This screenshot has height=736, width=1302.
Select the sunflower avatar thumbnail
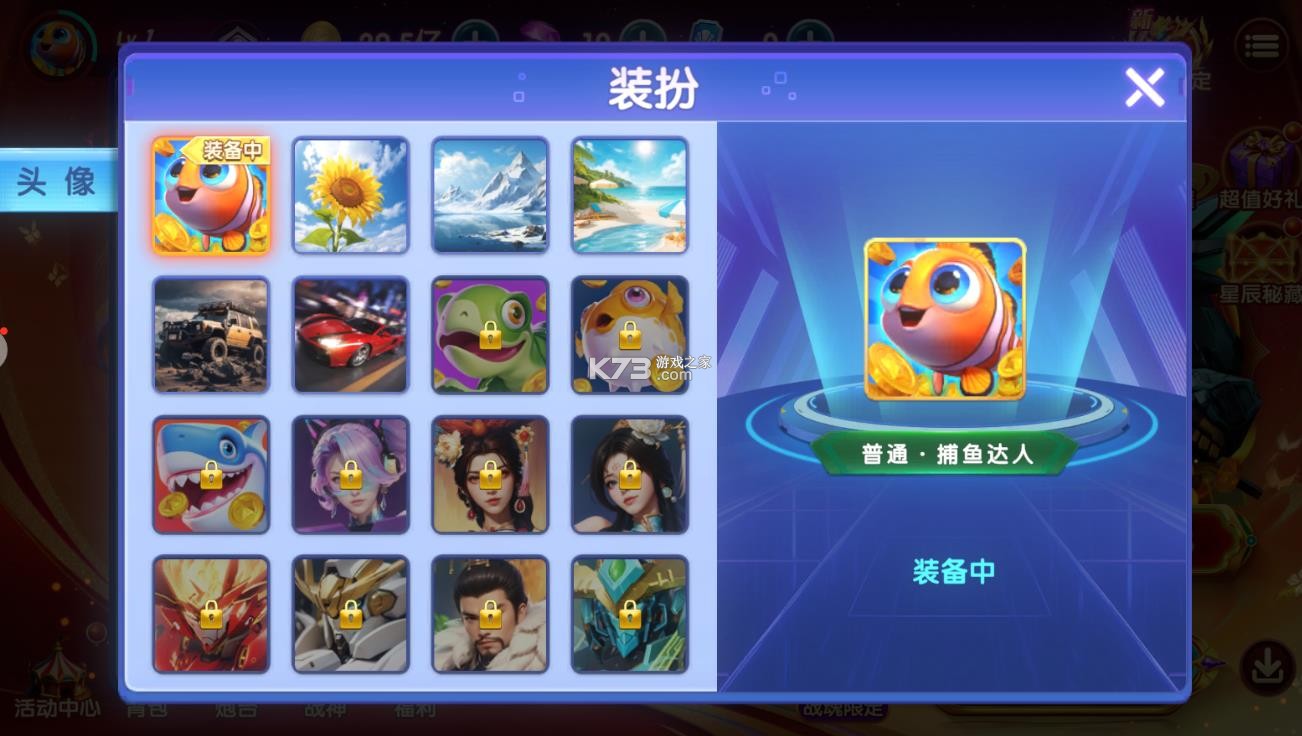(350, 194)
